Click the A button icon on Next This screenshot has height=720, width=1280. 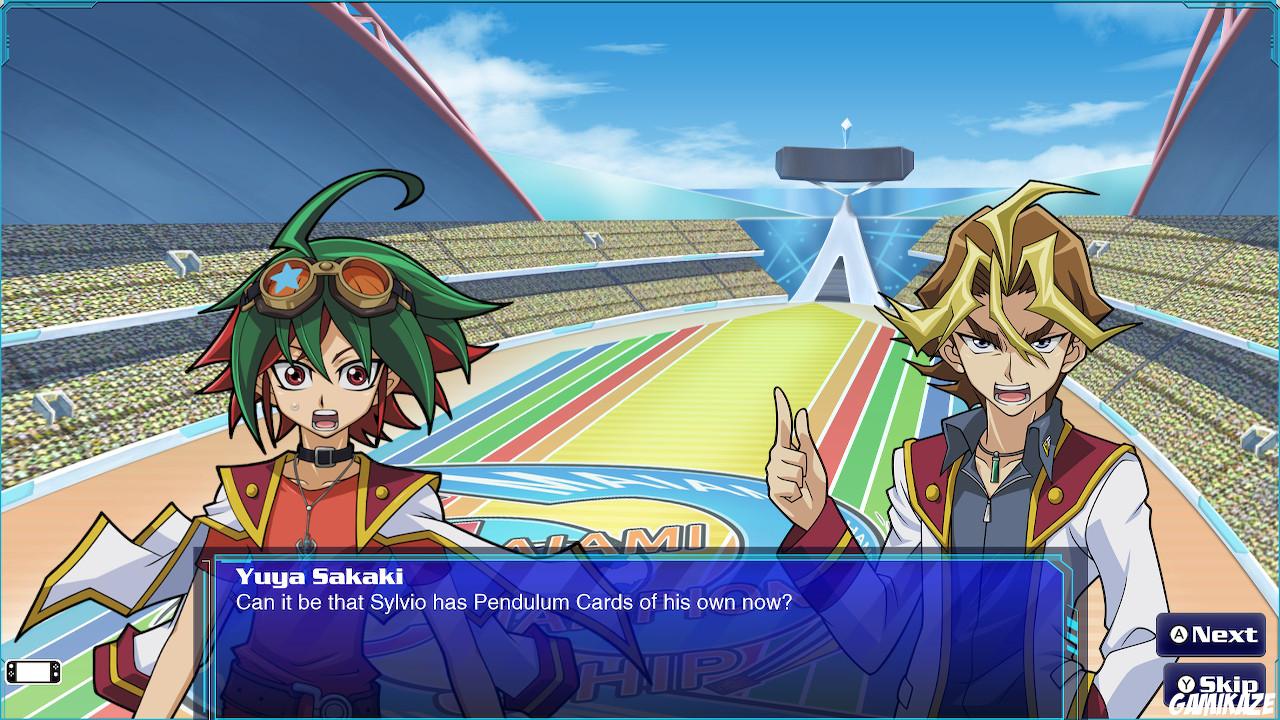[1177, 636]
